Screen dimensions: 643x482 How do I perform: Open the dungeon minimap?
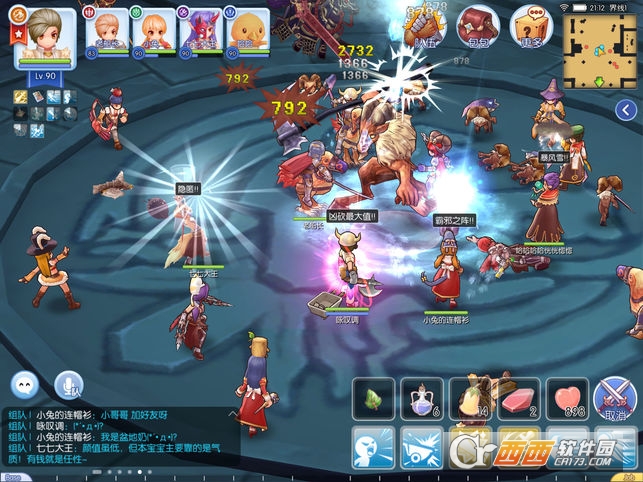tap(600, 50)
